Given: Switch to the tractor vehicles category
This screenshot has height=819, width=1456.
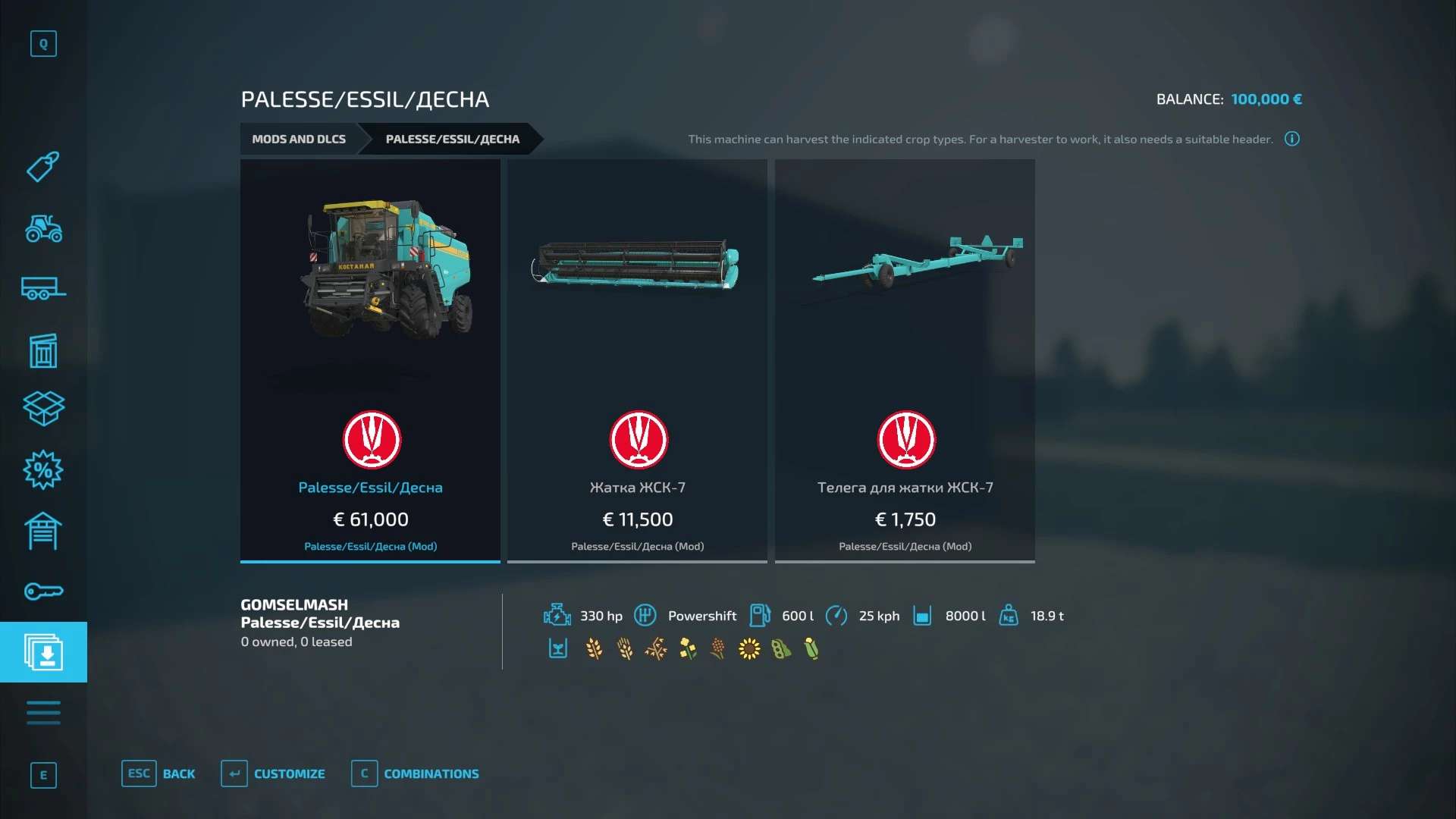Looking at the screenshot, I should tap(43, 227).
